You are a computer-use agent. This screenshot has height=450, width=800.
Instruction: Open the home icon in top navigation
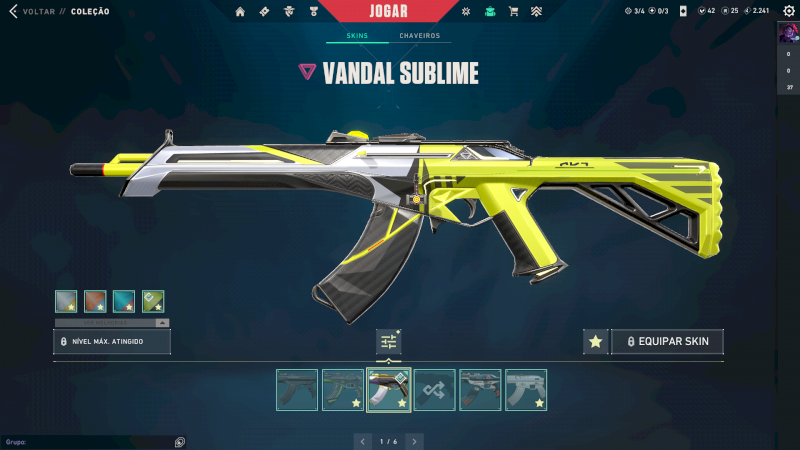pyautogui.click(x=240, y=12)
